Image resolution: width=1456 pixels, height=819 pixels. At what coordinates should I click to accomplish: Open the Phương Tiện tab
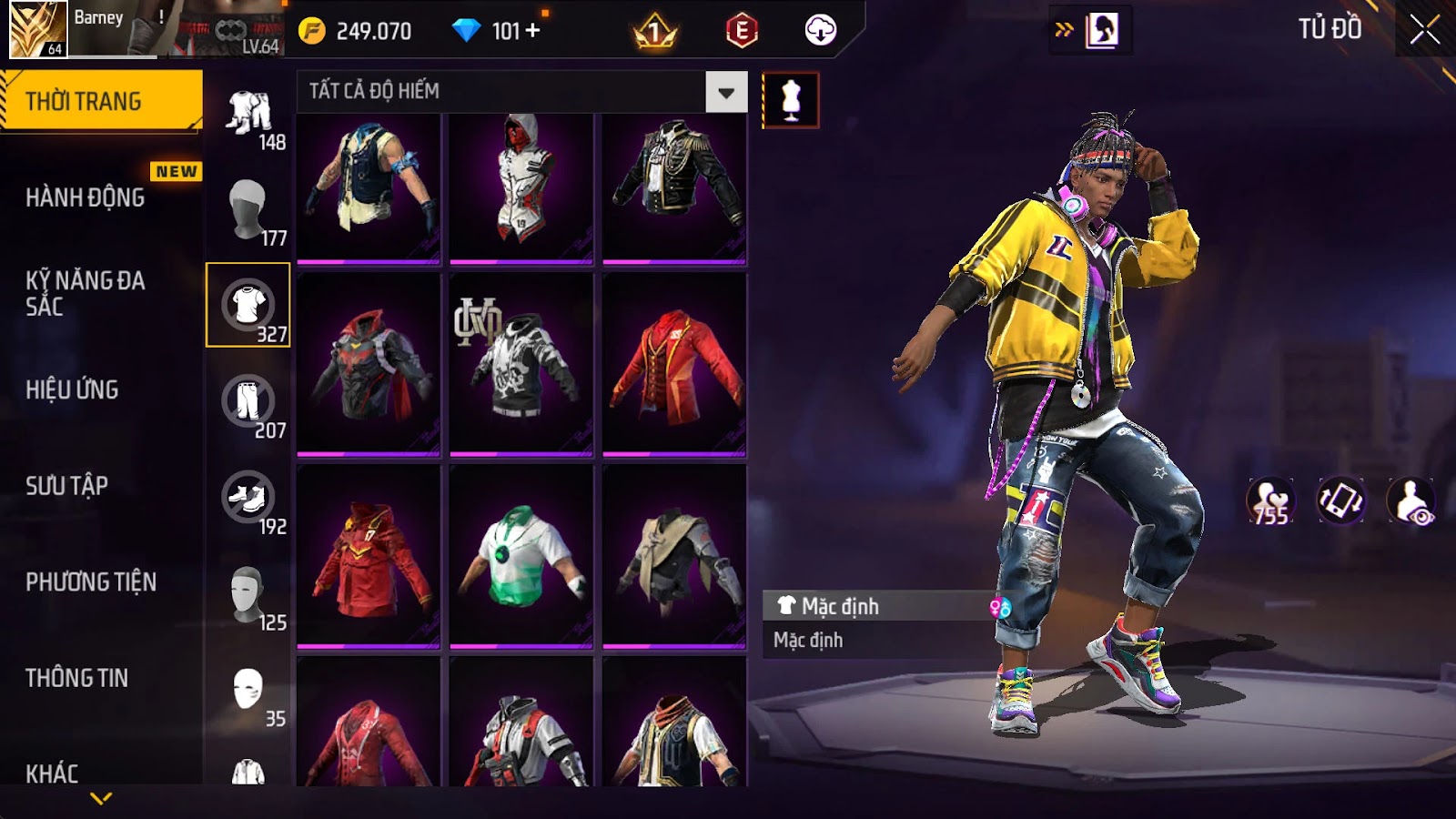click(91, 581)
